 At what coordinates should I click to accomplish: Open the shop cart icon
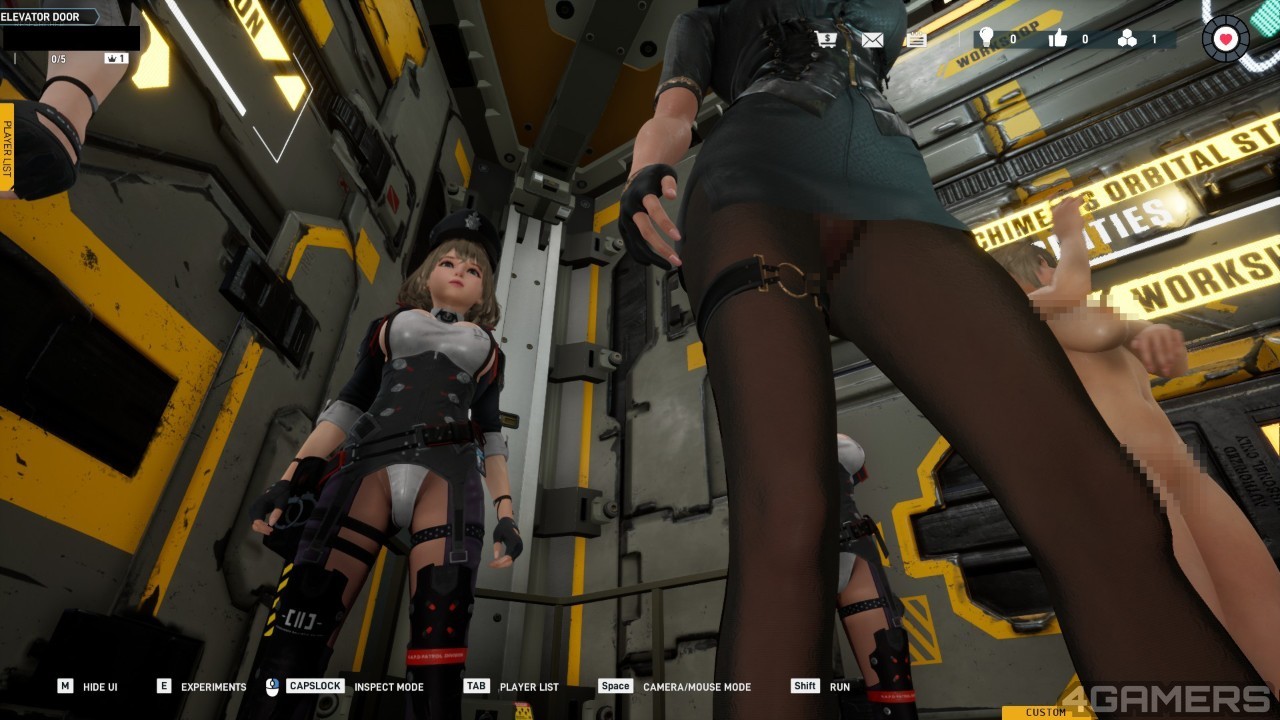pos(826,39)
